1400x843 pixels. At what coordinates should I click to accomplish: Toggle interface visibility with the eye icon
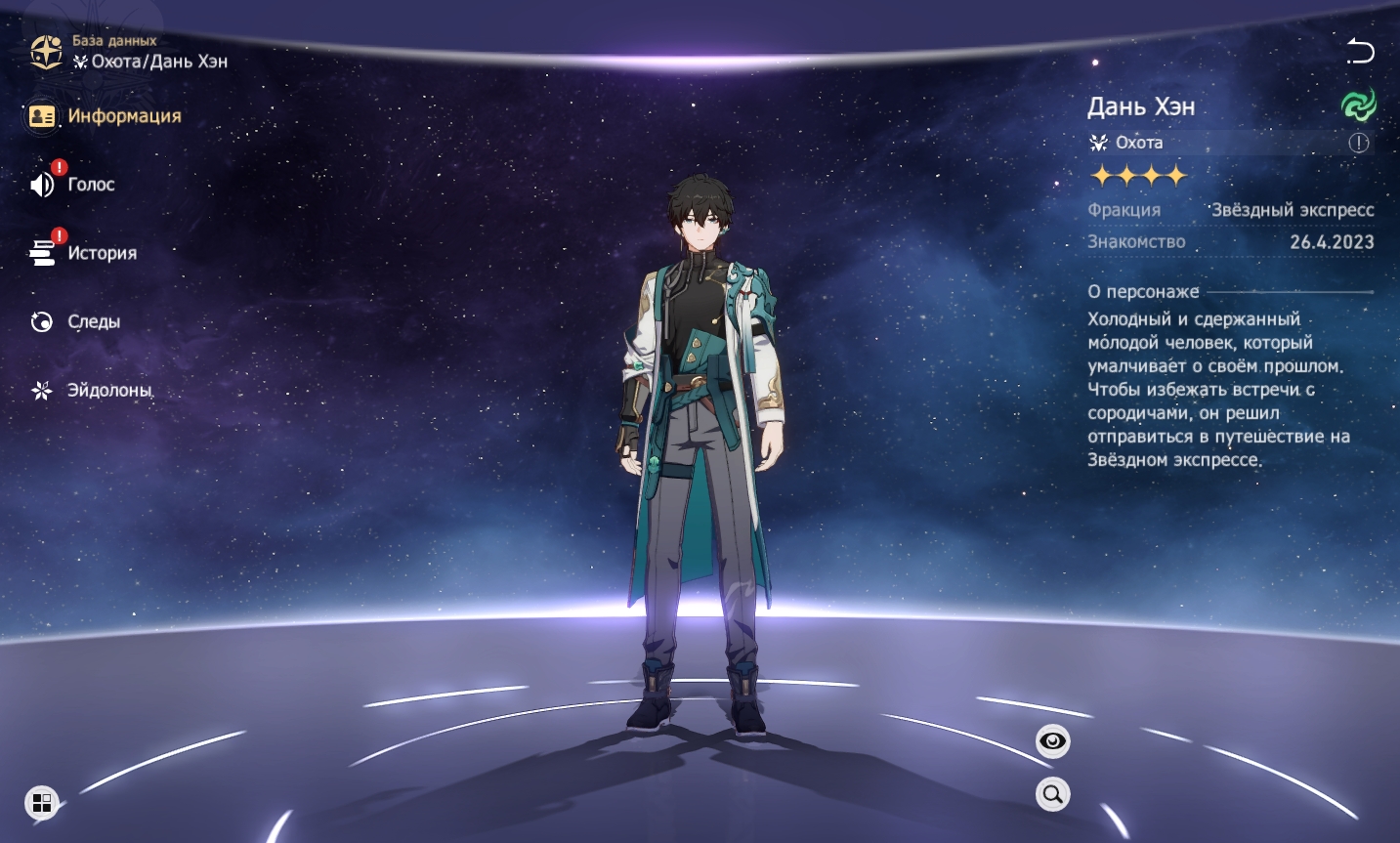(1052, 741)
